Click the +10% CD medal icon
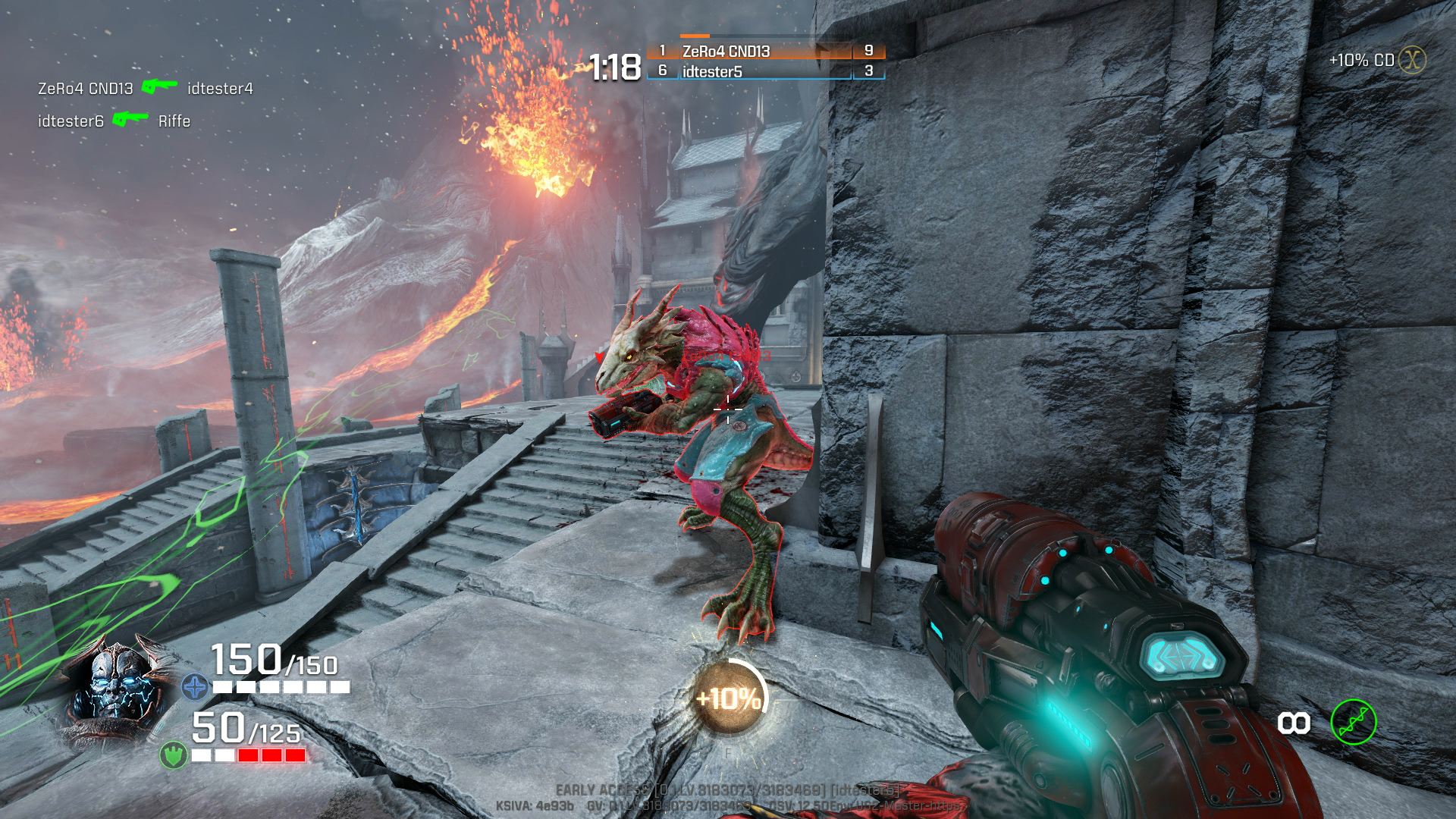Viewport: 1456px width, 819px height. (x=1412, y=60)
